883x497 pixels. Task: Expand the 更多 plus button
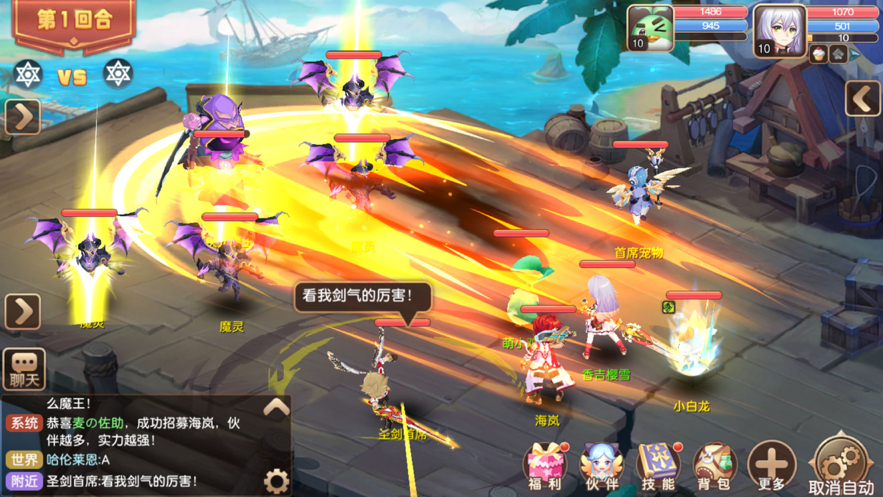[x=772, y=464]
